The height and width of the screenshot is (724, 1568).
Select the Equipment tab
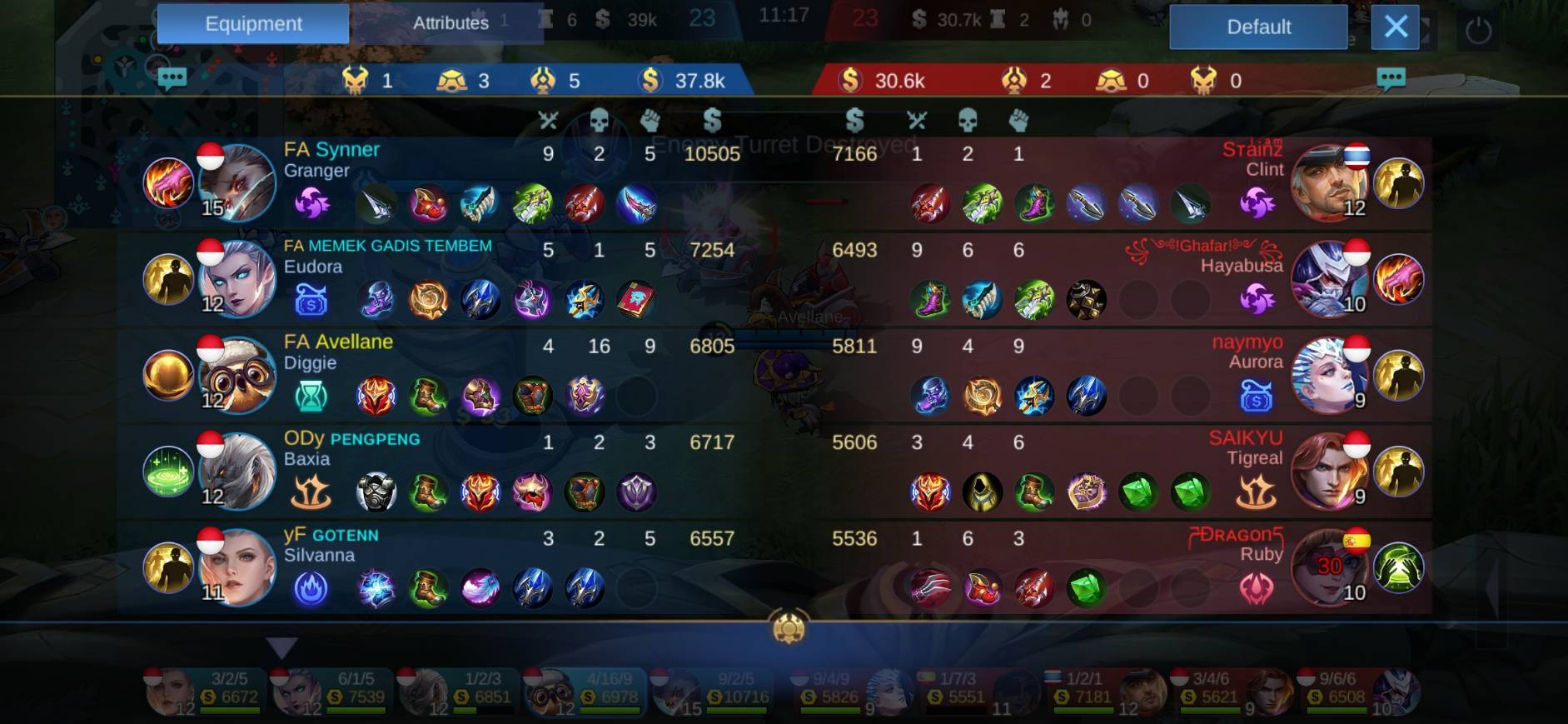pyautogui.click(x=252, y=22)
